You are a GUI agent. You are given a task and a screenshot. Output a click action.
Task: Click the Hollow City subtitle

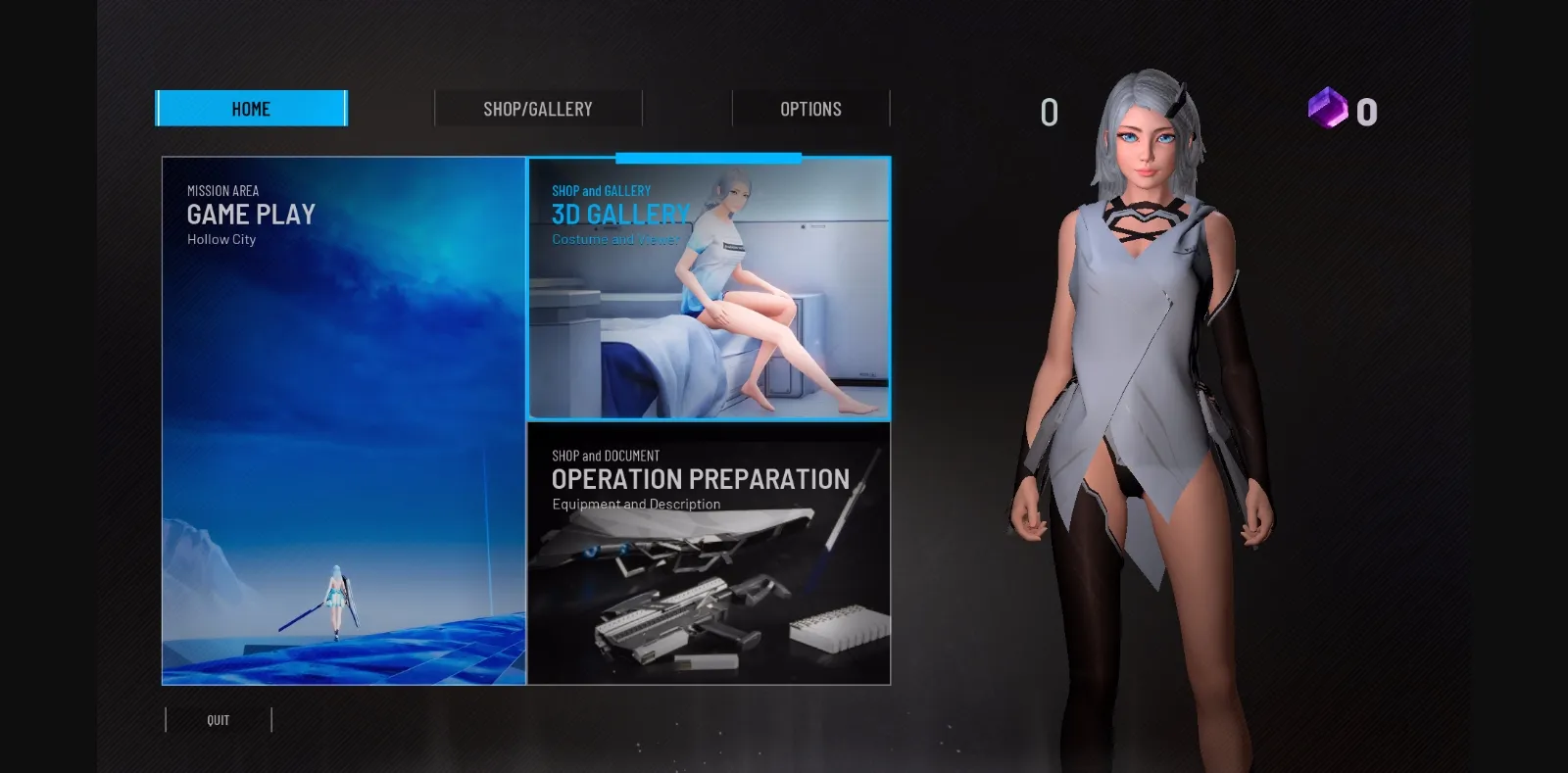coord(220,239)
